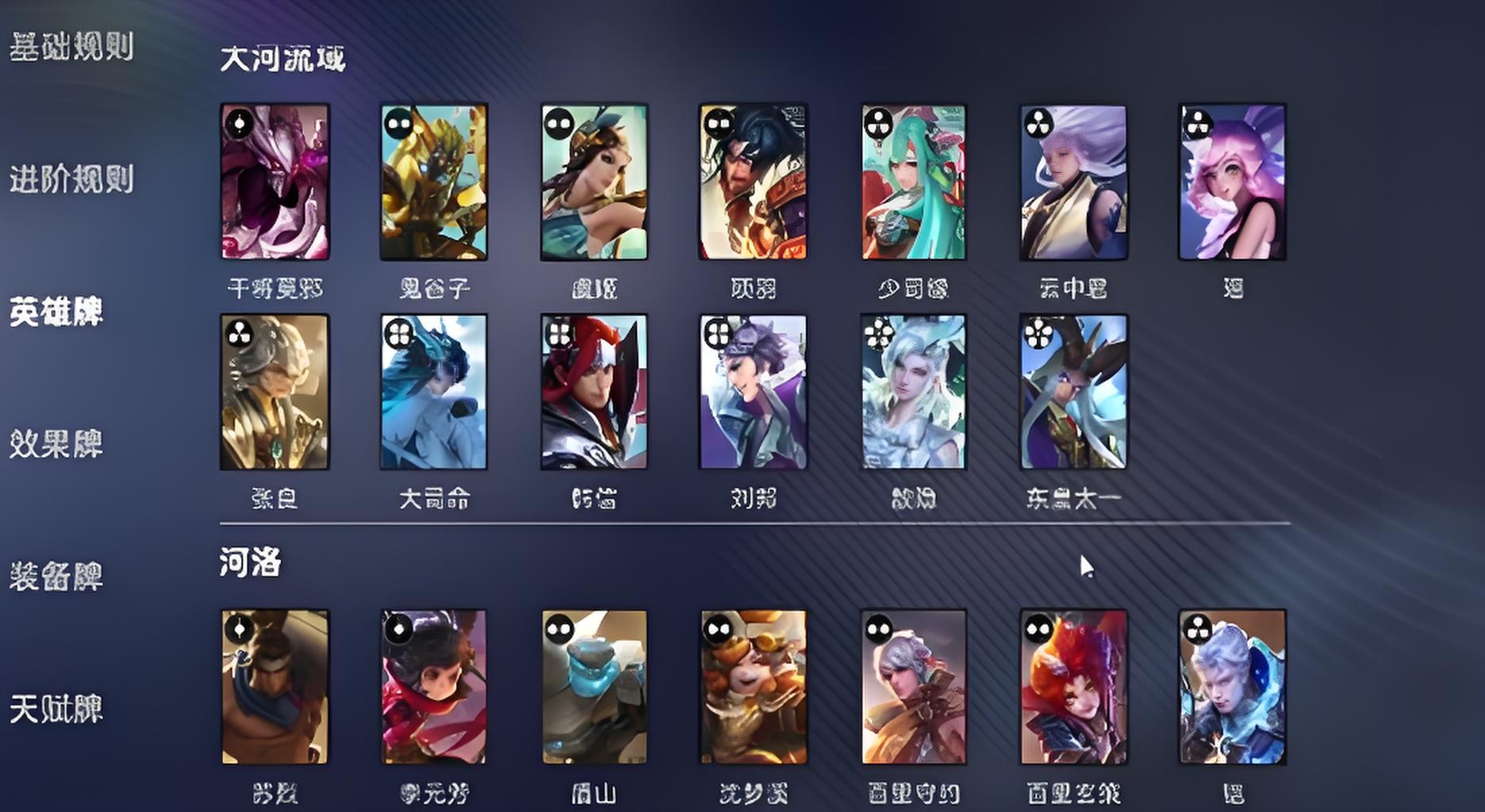The width and height of the screenshot is (1485, 812).
Task: Open the 百里玄策 hero card
Action: [1073, 687]
